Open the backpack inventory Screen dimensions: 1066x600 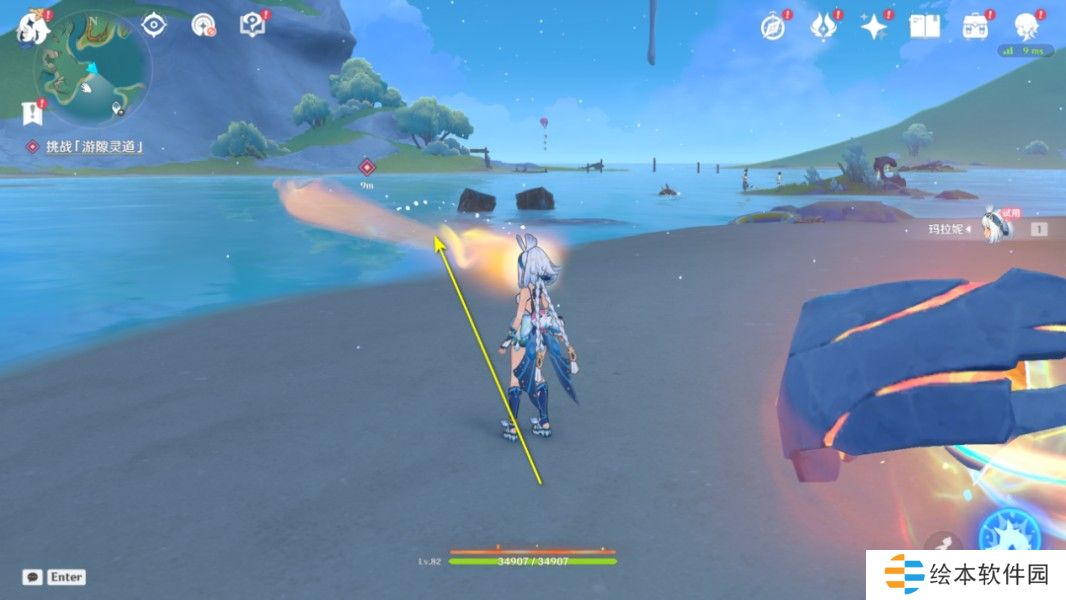pyautogui.click(x=975, y=27)
